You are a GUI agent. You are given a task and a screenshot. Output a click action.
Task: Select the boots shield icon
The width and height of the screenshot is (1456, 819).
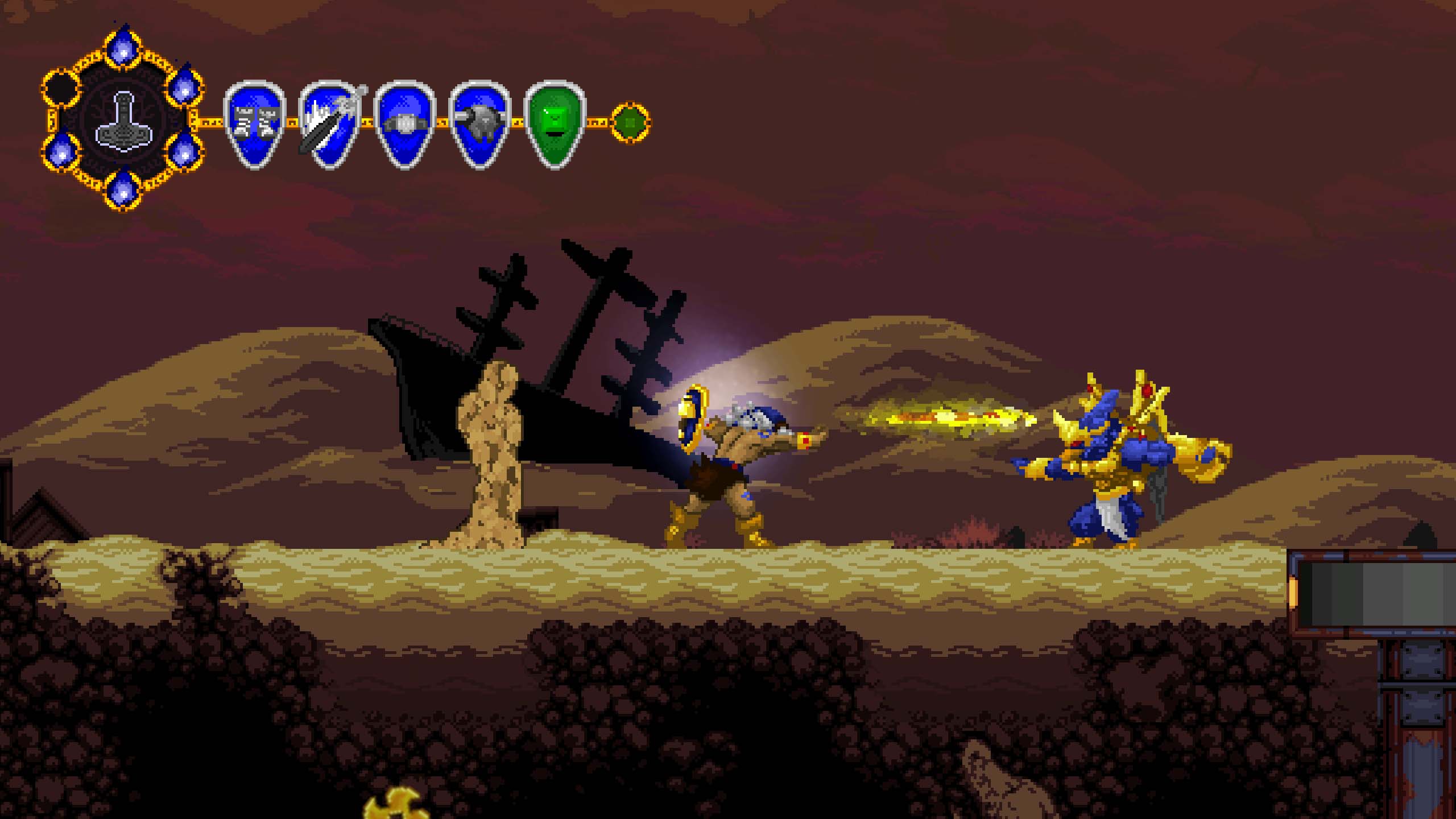coord(254,124)
